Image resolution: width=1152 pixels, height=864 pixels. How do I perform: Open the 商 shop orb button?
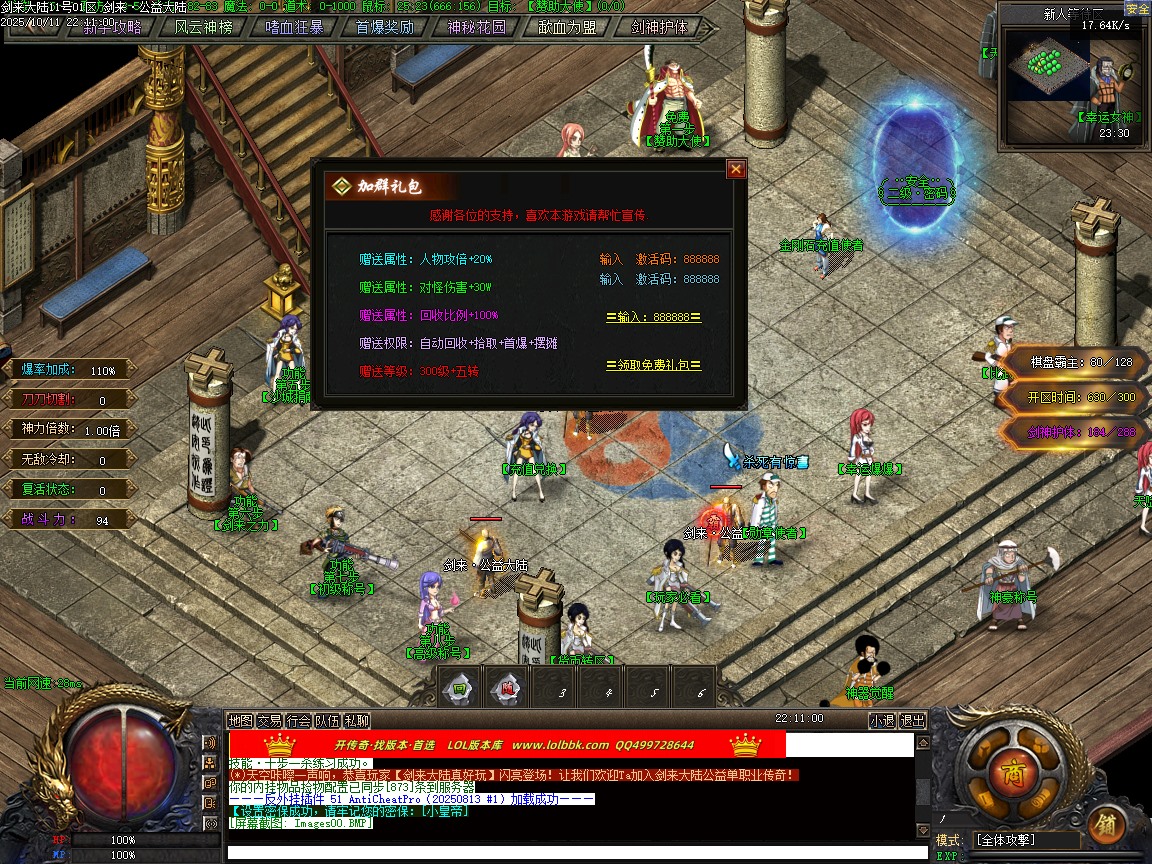1008,771
